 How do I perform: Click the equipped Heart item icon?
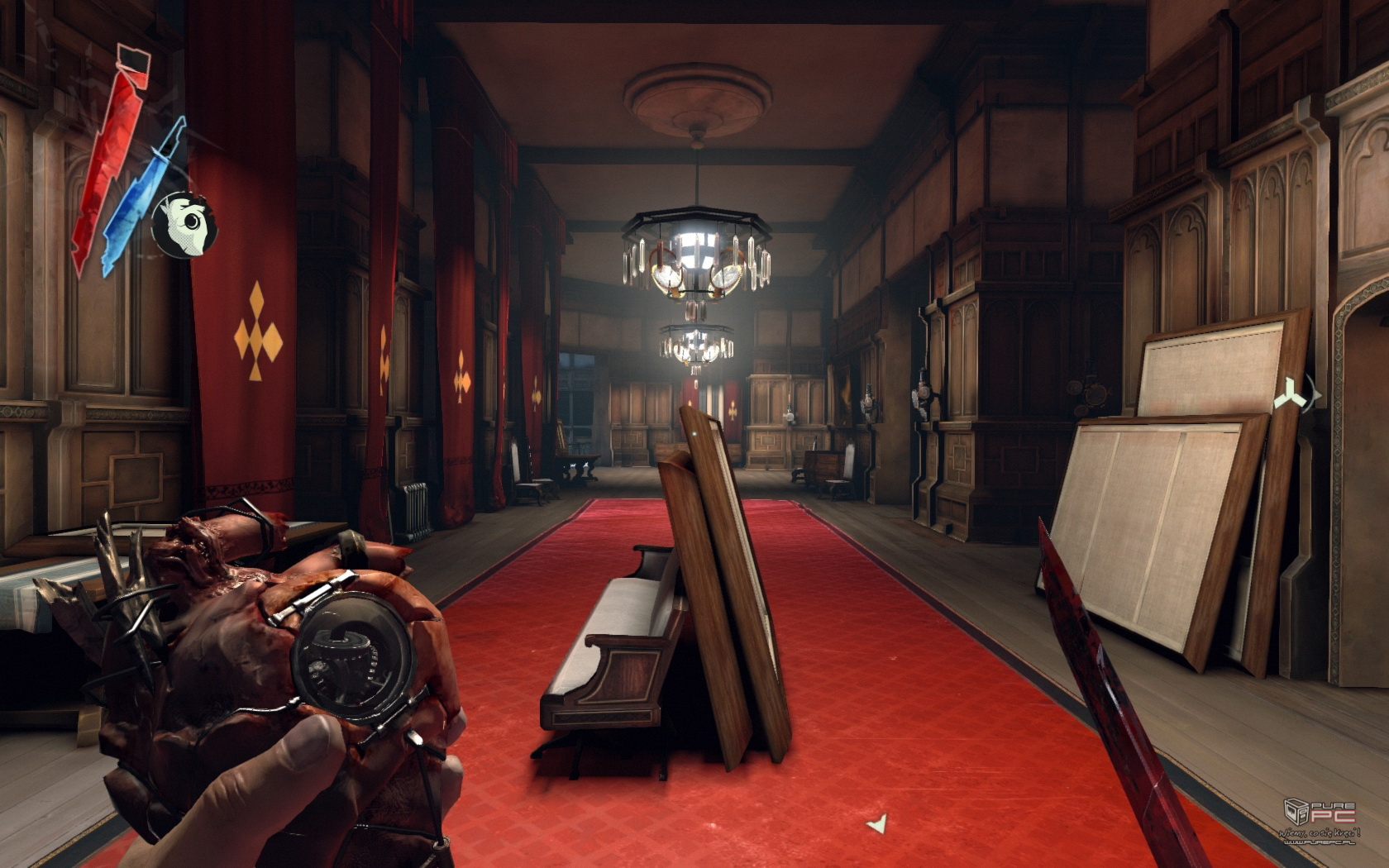tap(184, 222)
